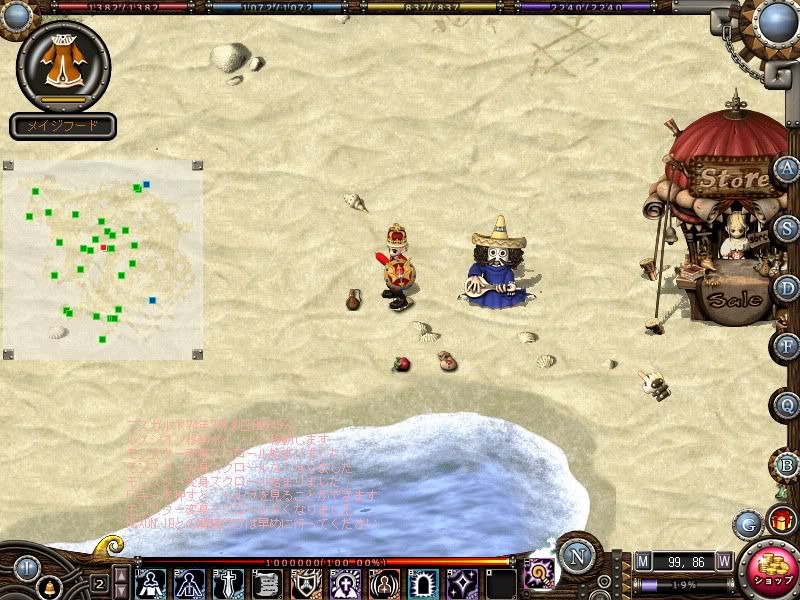Viewport: 800px width, 600px height.
Task: Click the round G button
Action: tap(747, 523)
